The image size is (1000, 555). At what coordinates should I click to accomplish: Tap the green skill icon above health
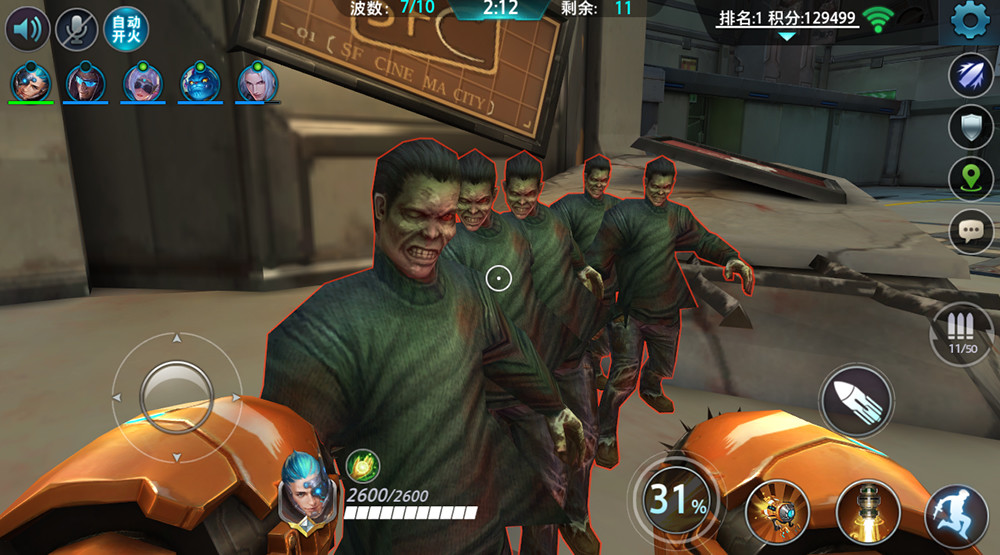tap(362, 465)
